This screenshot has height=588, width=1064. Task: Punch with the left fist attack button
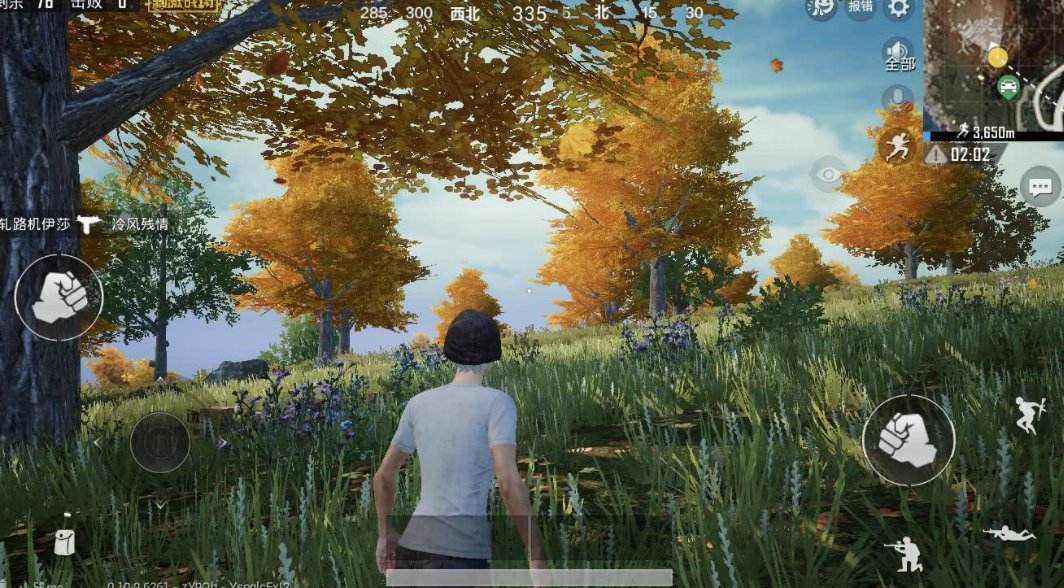(x=59, y=297)
